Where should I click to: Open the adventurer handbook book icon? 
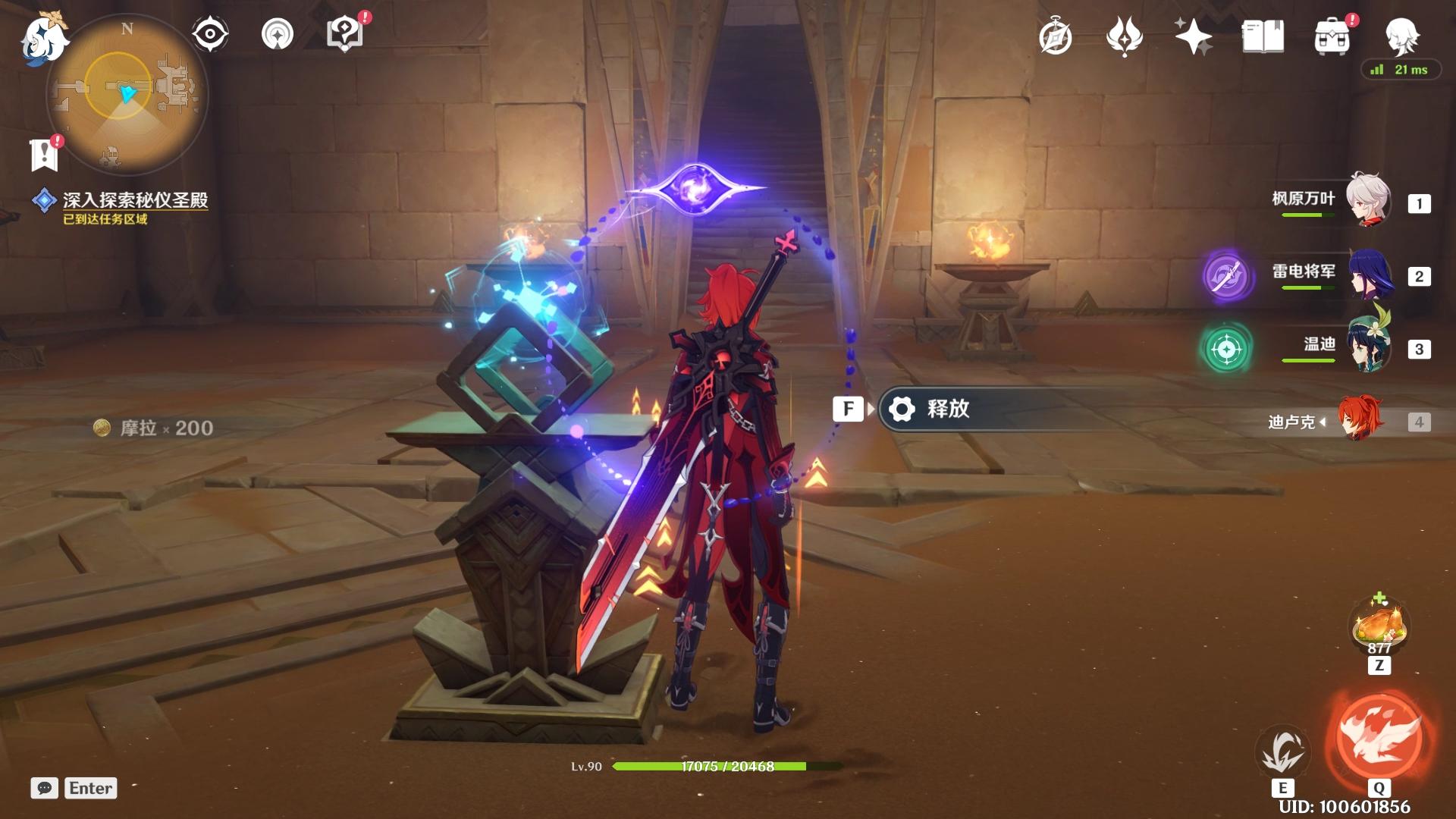pyautogui.click(x=1263, y=36)
